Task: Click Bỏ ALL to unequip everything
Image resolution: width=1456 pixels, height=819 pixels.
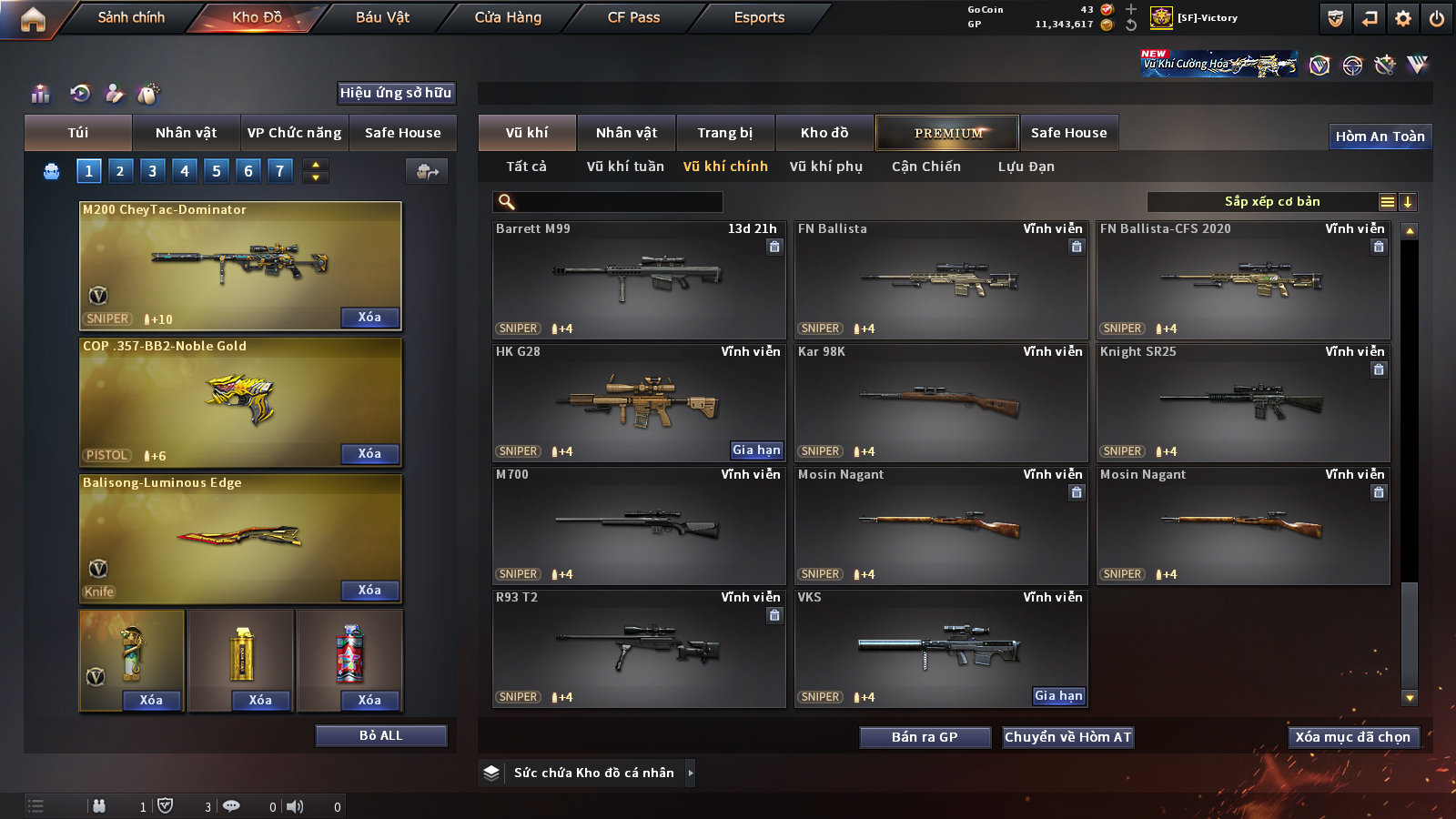Action: point(380,735)
